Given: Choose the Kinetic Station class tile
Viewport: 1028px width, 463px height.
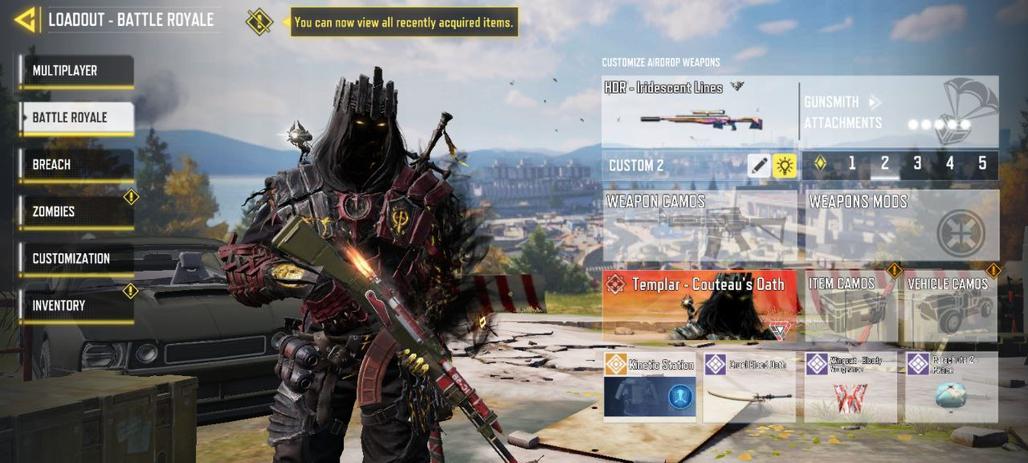Looking at the screenshot, I should tap(650, 385).
